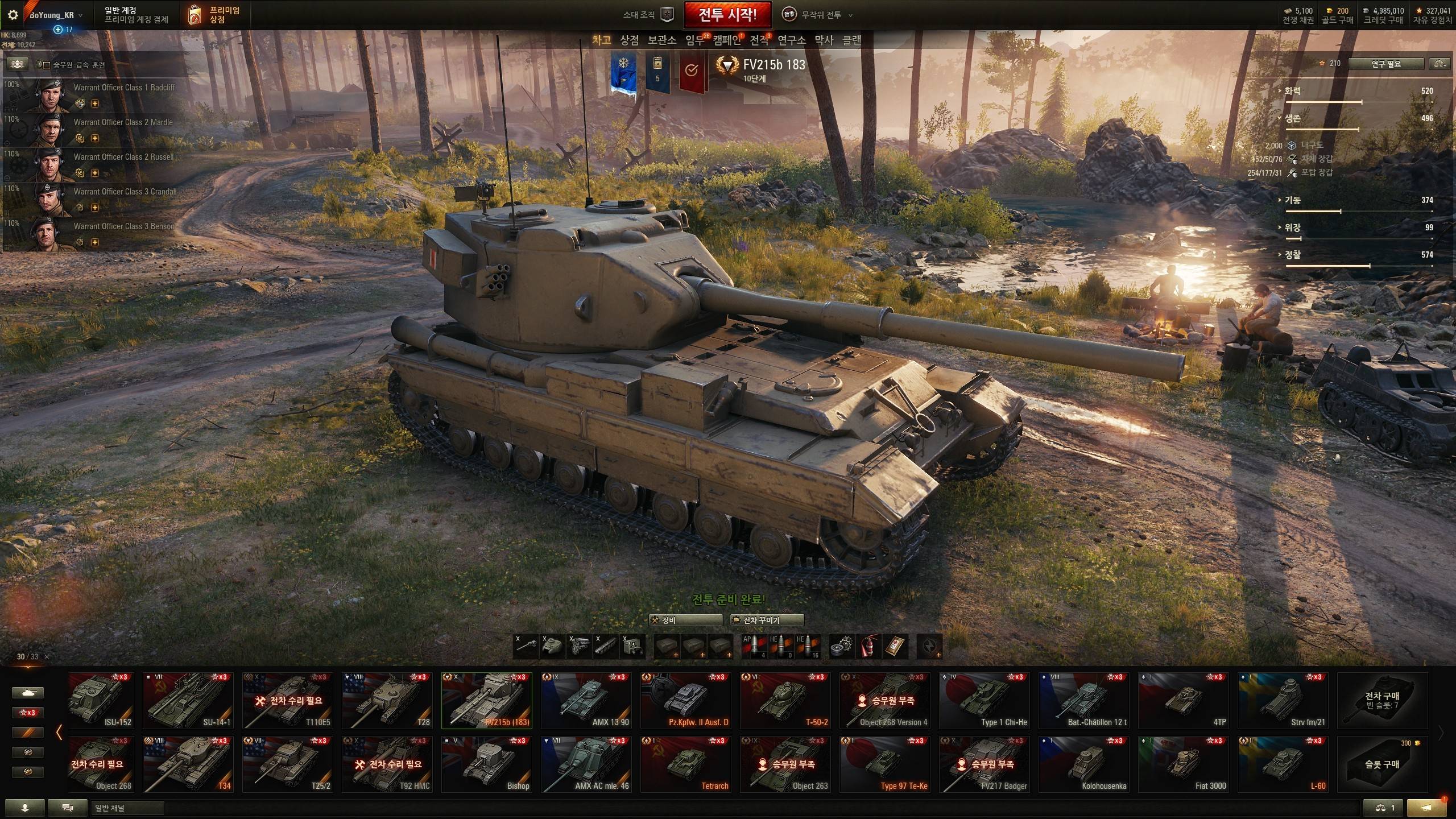Open the 무작위 전투 battle mode dropdown
This screenshot has width=1456, height=819.
click(820, 15)
